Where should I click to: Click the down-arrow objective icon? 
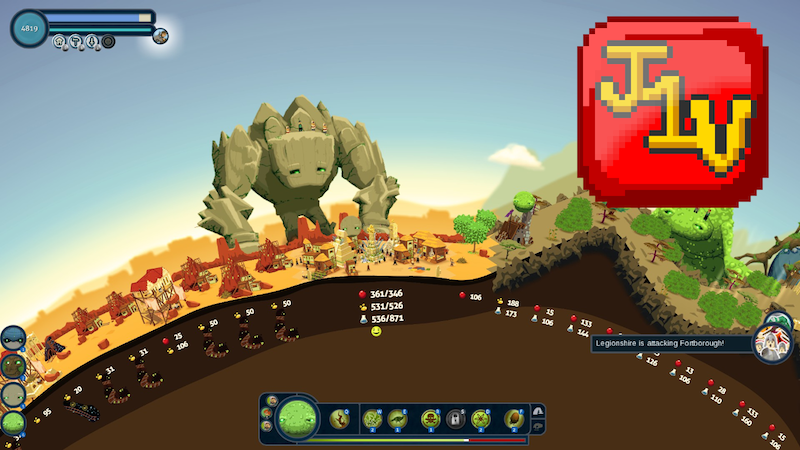[92, 42]
